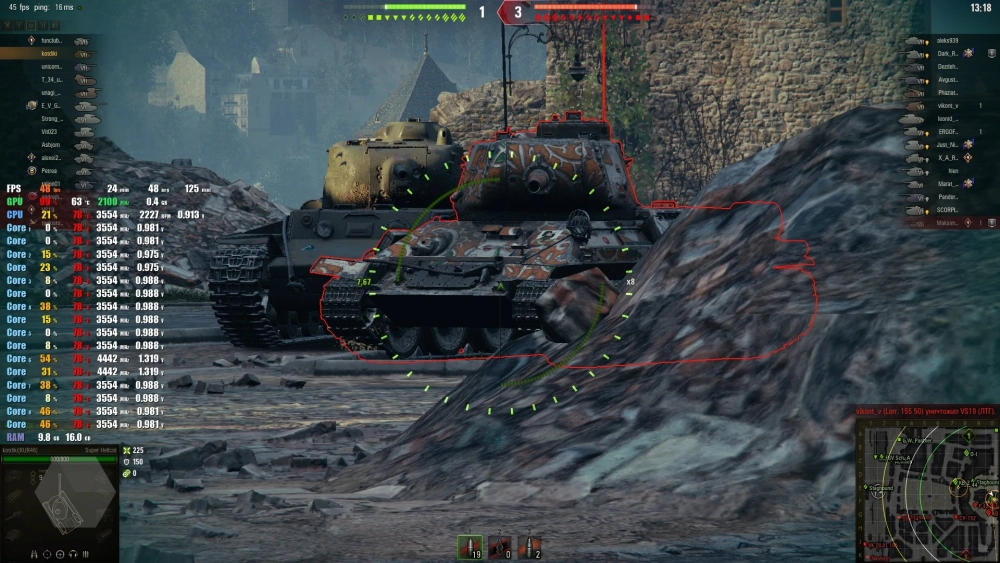Screen dimensions: 1000x563
Task: Select player funclub in the allied team list
Action: 52,40
